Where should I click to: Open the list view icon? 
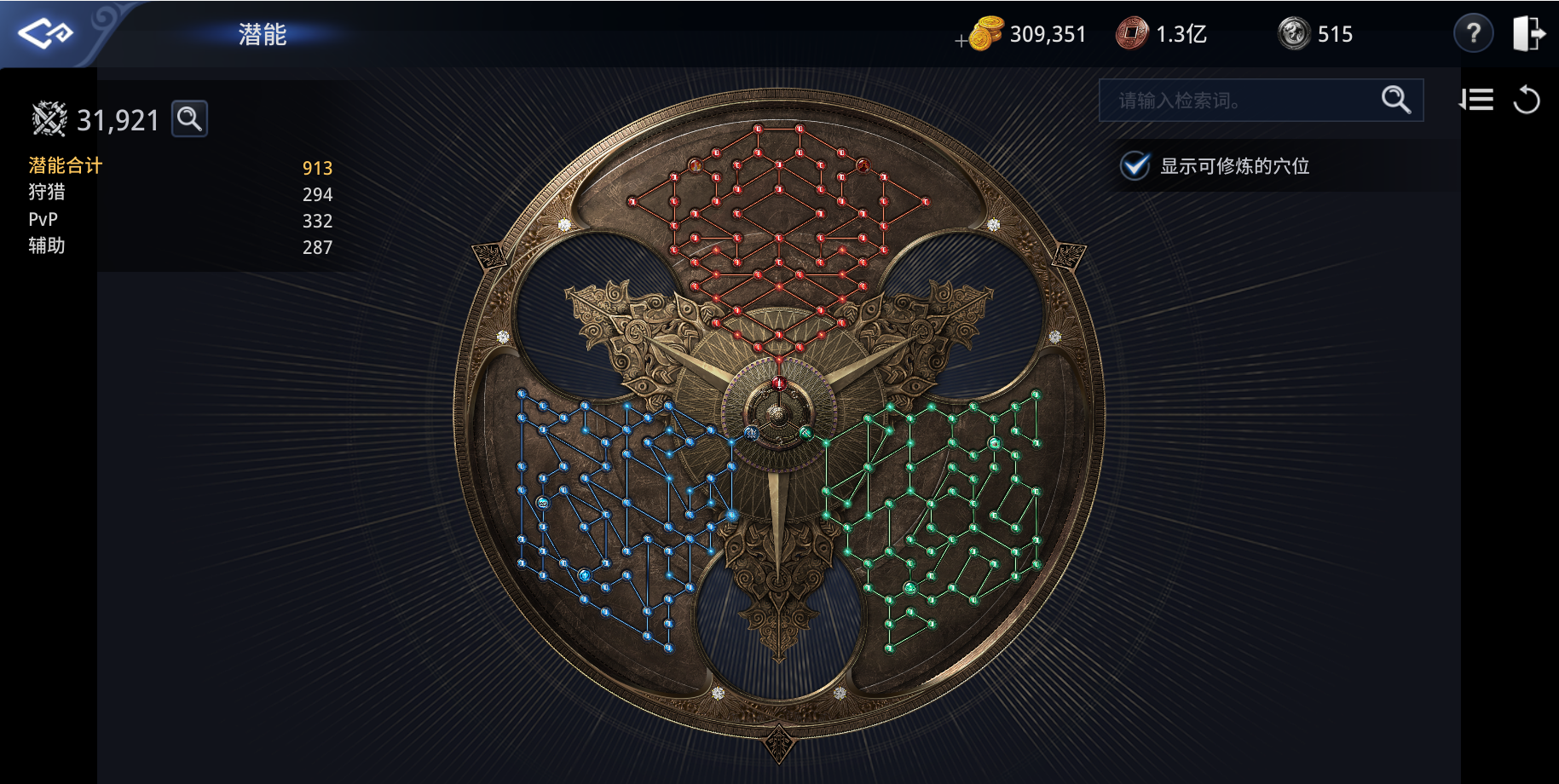coord(1476,101)
